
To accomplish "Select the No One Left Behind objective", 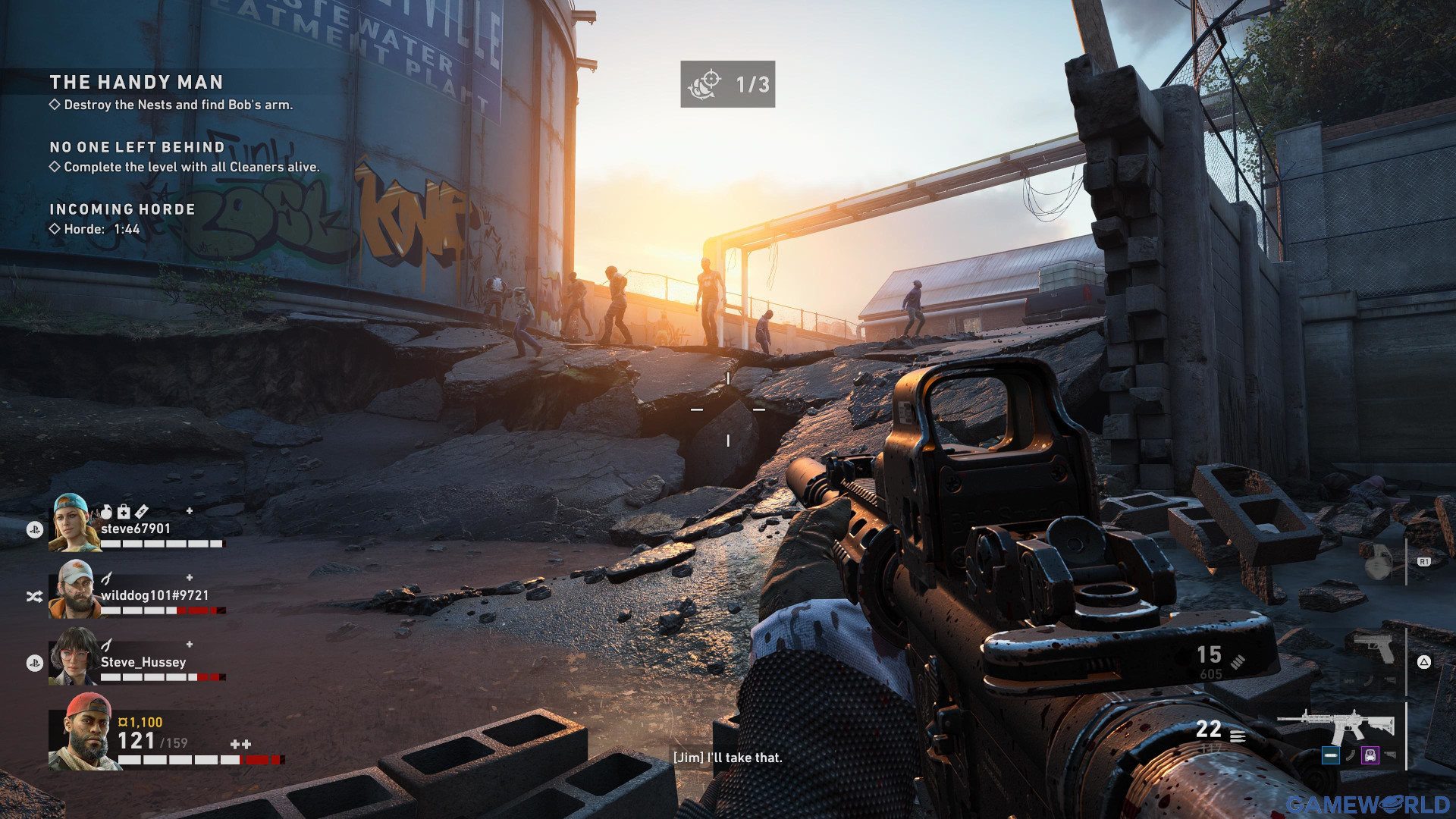I will tap(137, 148).
